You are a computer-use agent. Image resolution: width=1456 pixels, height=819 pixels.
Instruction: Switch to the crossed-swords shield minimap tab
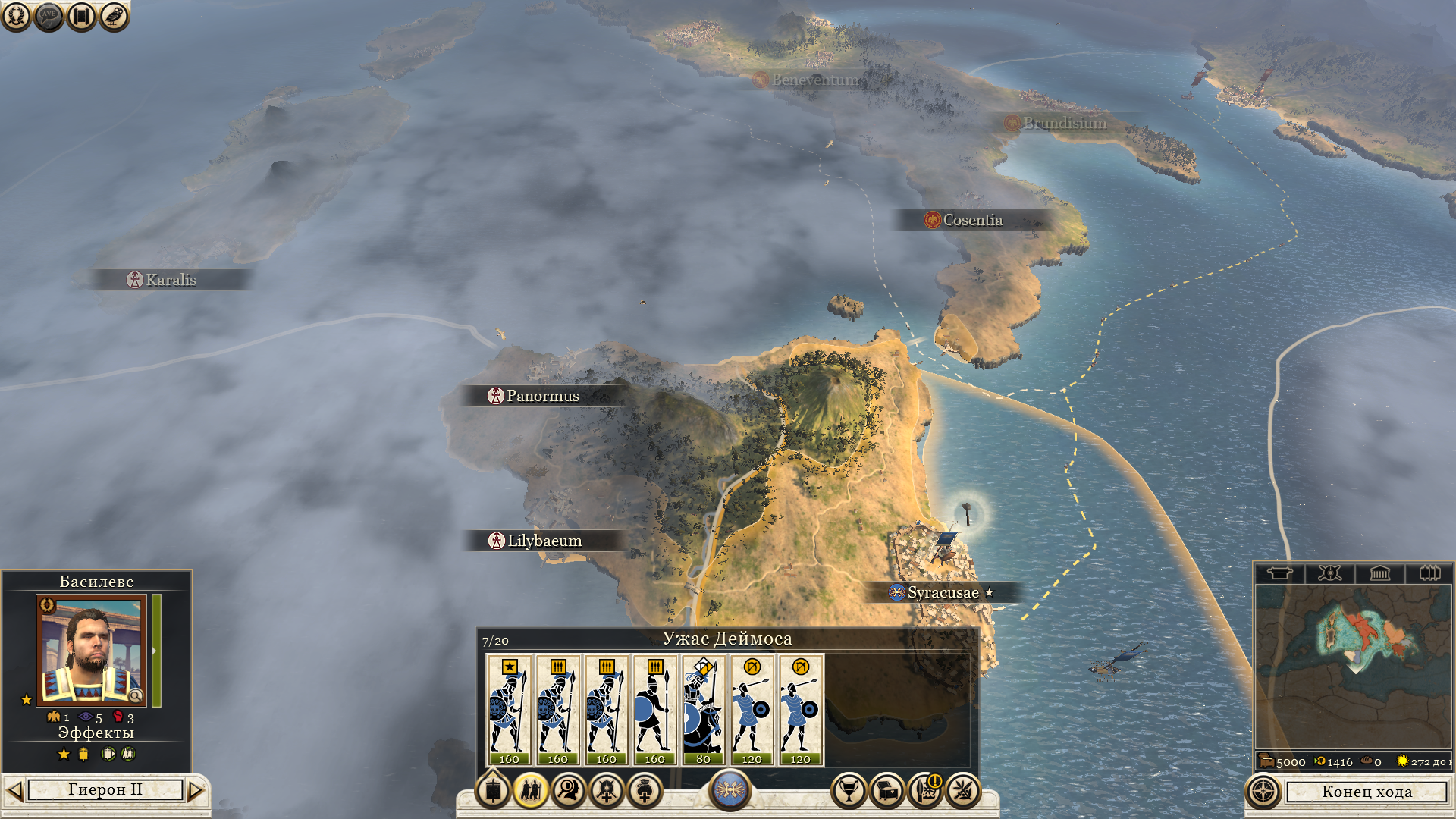coord(1329,573)
